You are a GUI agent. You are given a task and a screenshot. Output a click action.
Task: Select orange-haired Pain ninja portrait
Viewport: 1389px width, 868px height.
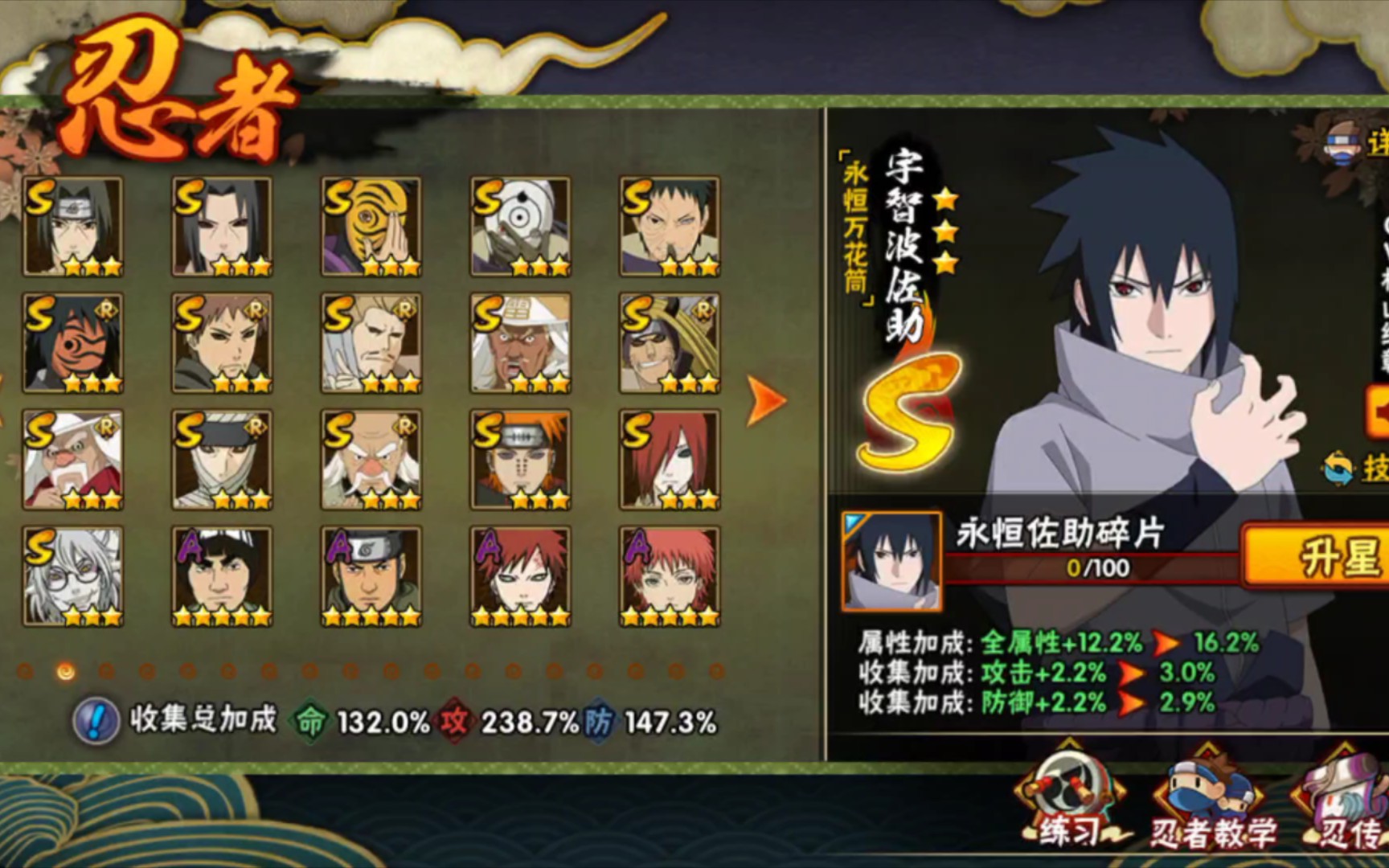pyautogui.click(x=520, y=459)
